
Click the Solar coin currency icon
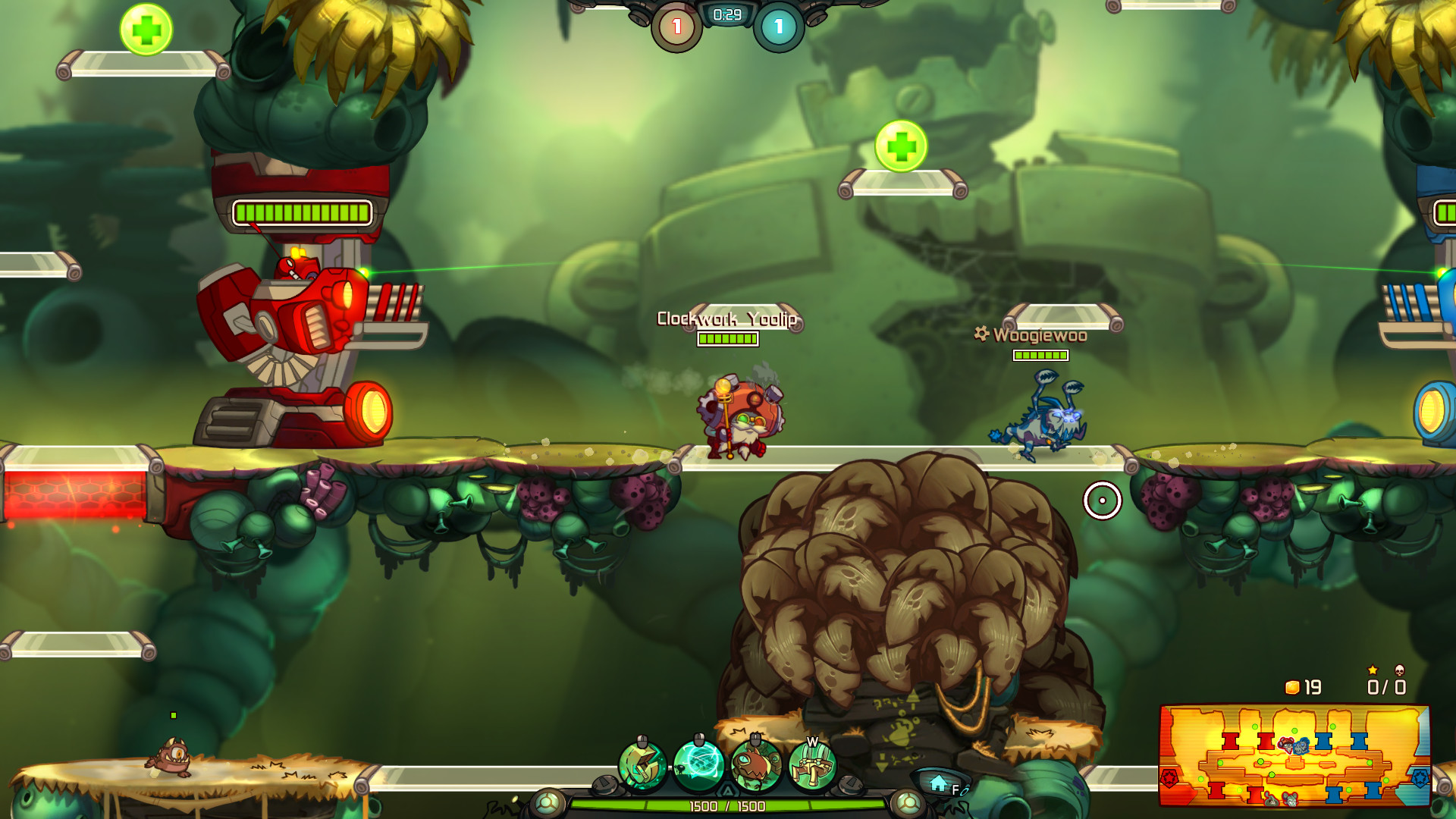point(1292,688)
